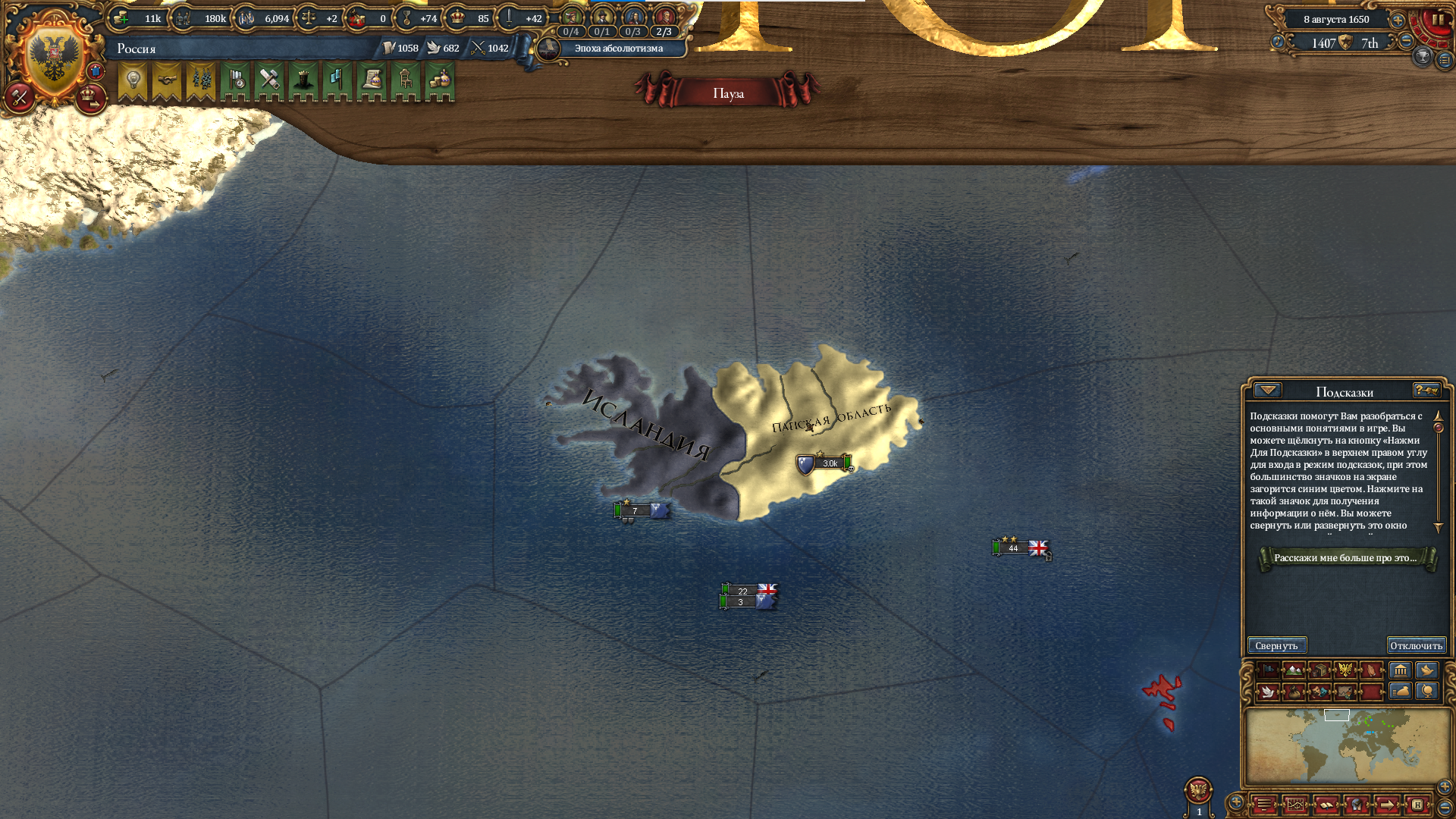Screen dimensions: 1456x819
Task: Decrease game speed with the minus button
Action: tap(1407, 40)
